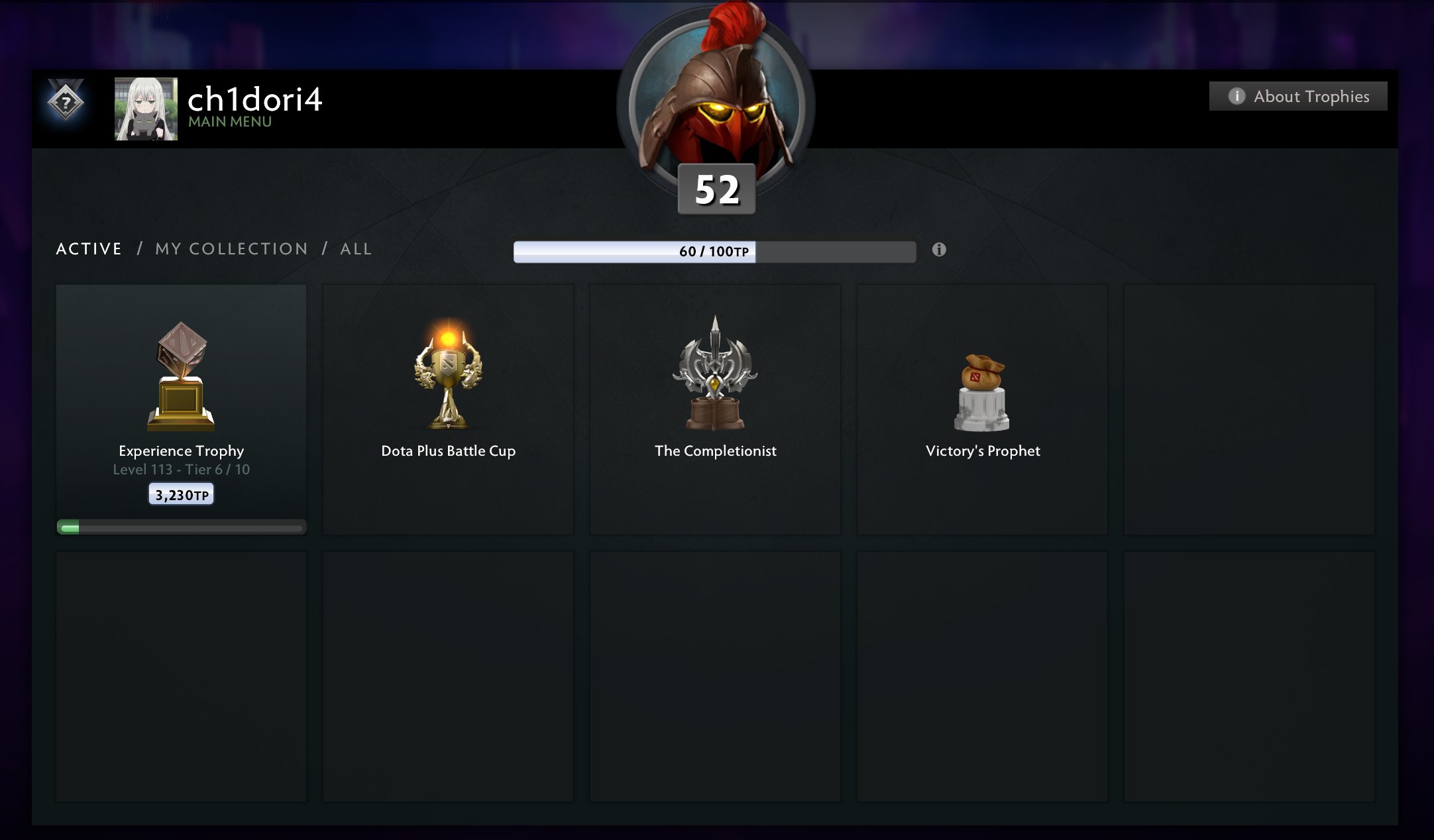Open the Victory's Prophet trophy icon
This screenshot has height=840, width=1434.
point(983,391)
